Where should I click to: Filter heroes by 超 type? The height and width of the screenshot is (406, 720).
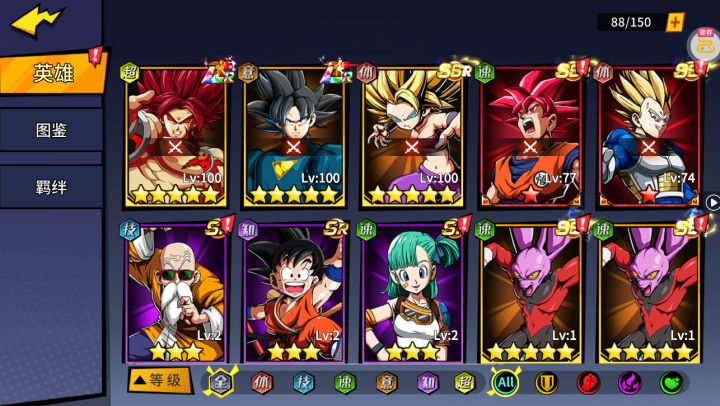tap(464, 382)
